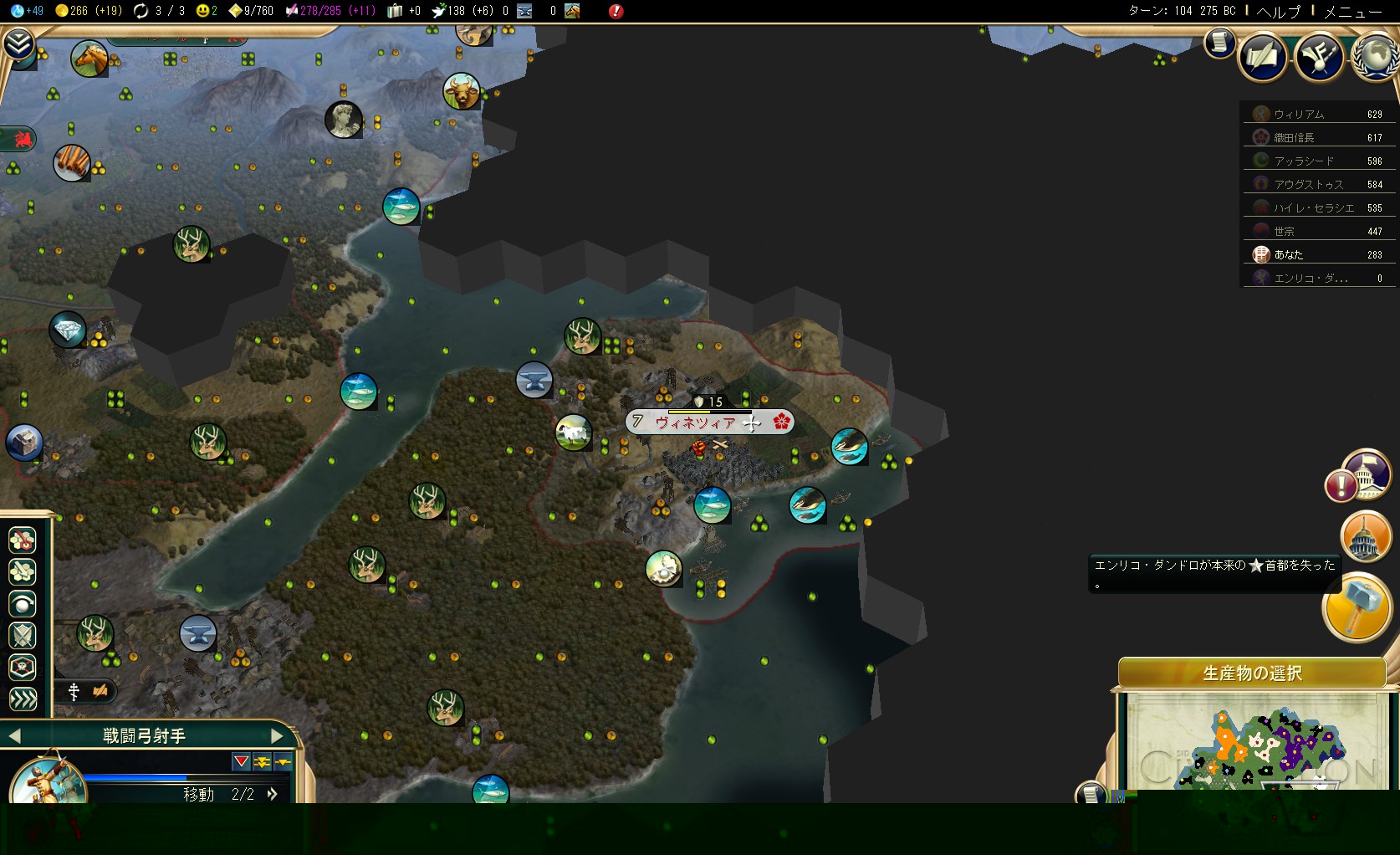Open the メニュー game menu

tap(1351, 11)
